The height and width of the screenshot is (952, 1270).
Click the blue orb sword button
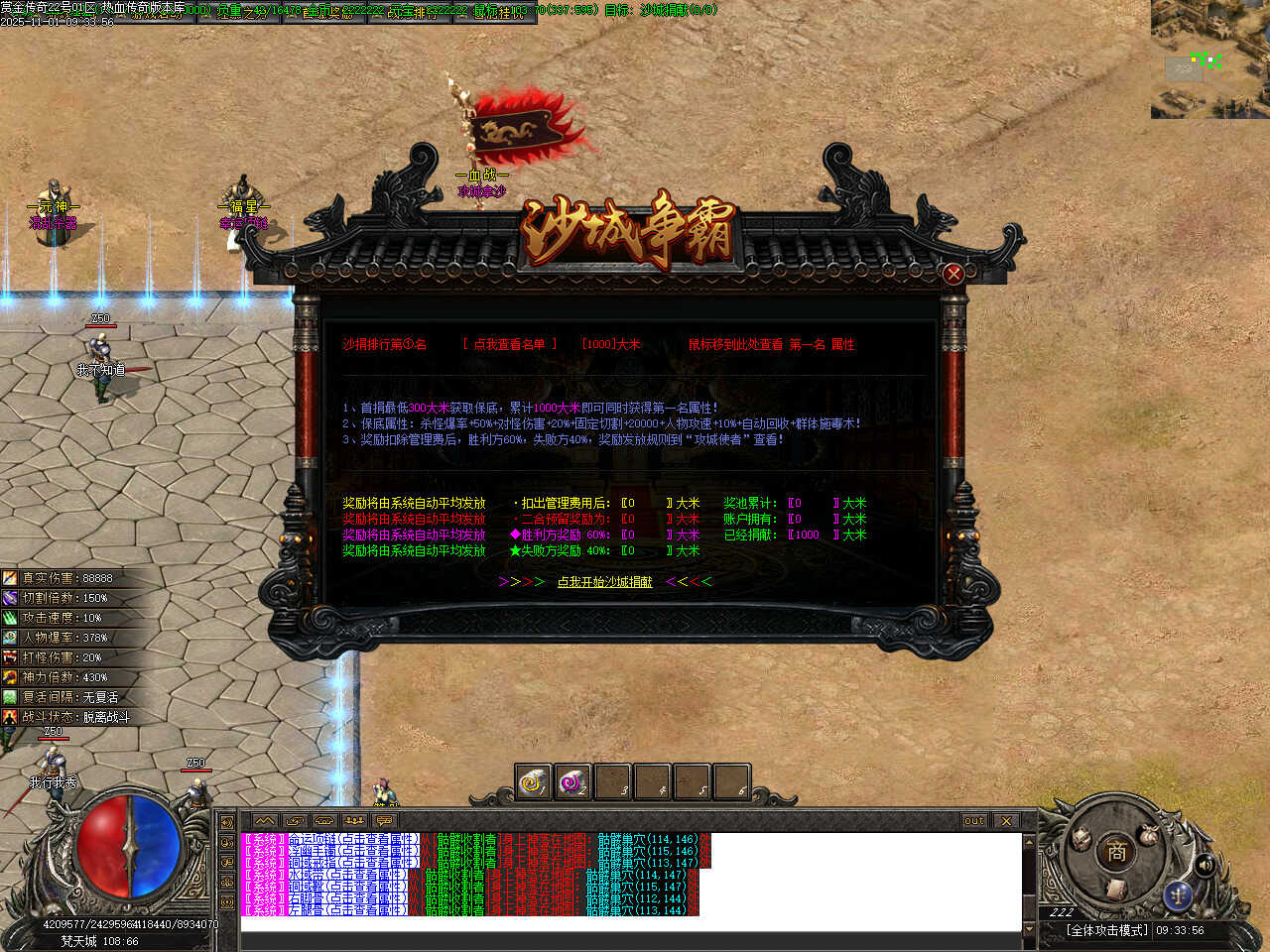point(1178,894)
